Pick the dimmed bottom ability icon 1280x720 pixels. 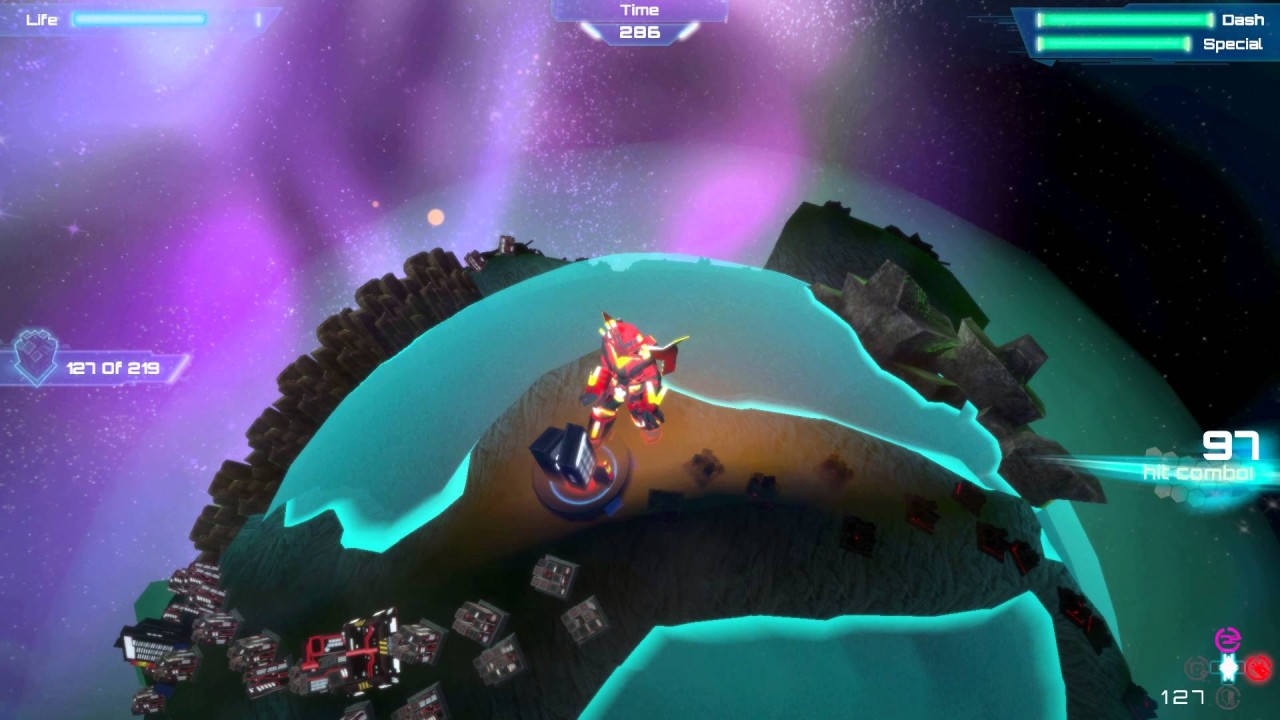tap(1227, 697)
